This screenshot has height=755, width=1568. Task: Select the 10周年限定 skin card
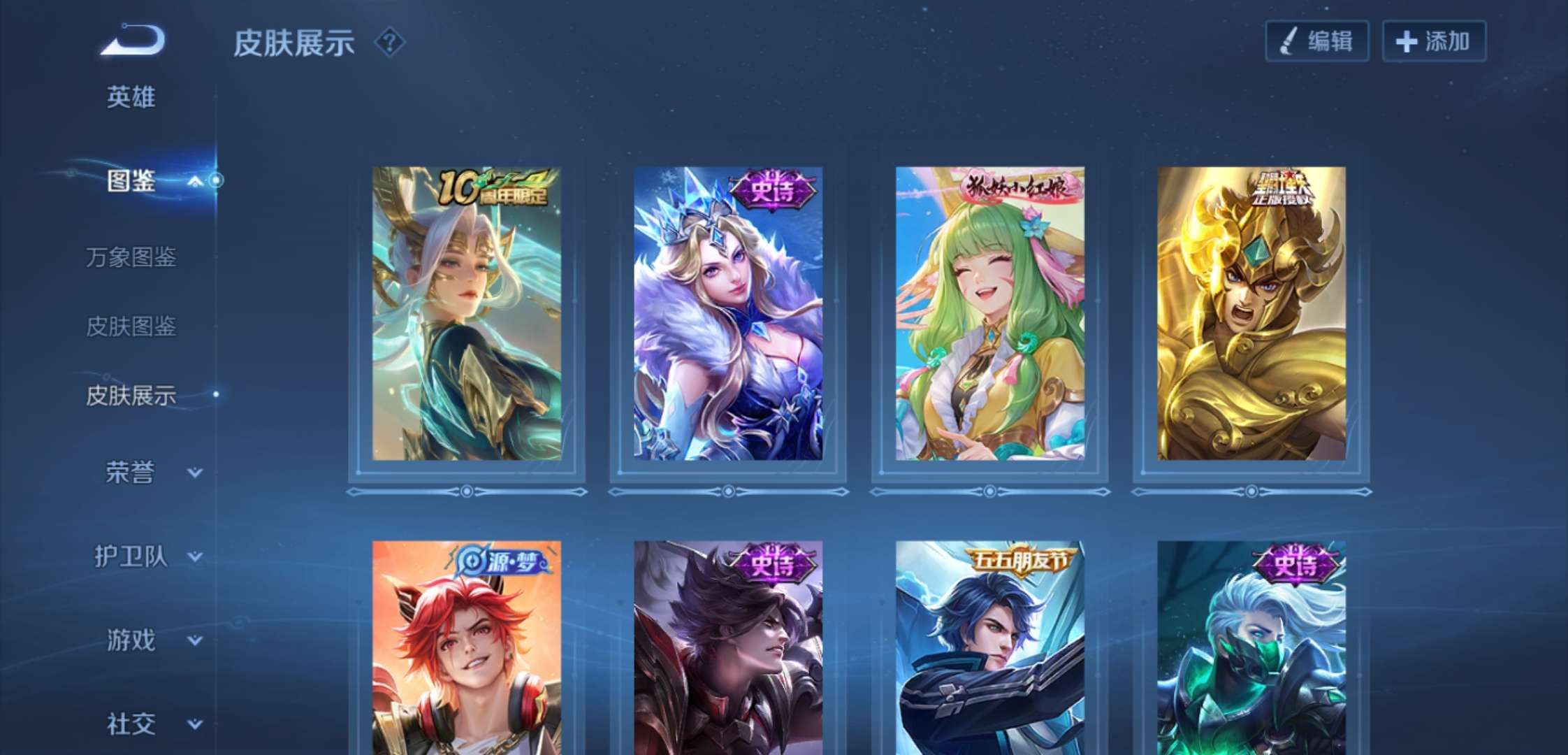(467, 313)
